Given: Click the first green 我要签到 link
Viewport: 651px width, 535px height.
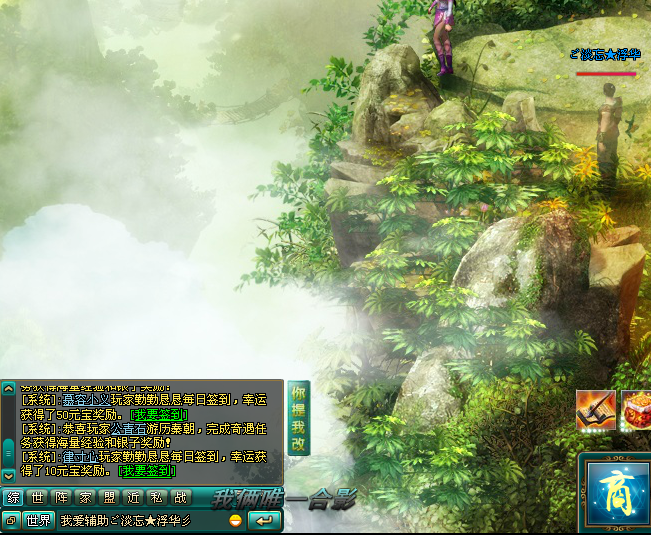Looking at the screenshot, I should 158,414.
